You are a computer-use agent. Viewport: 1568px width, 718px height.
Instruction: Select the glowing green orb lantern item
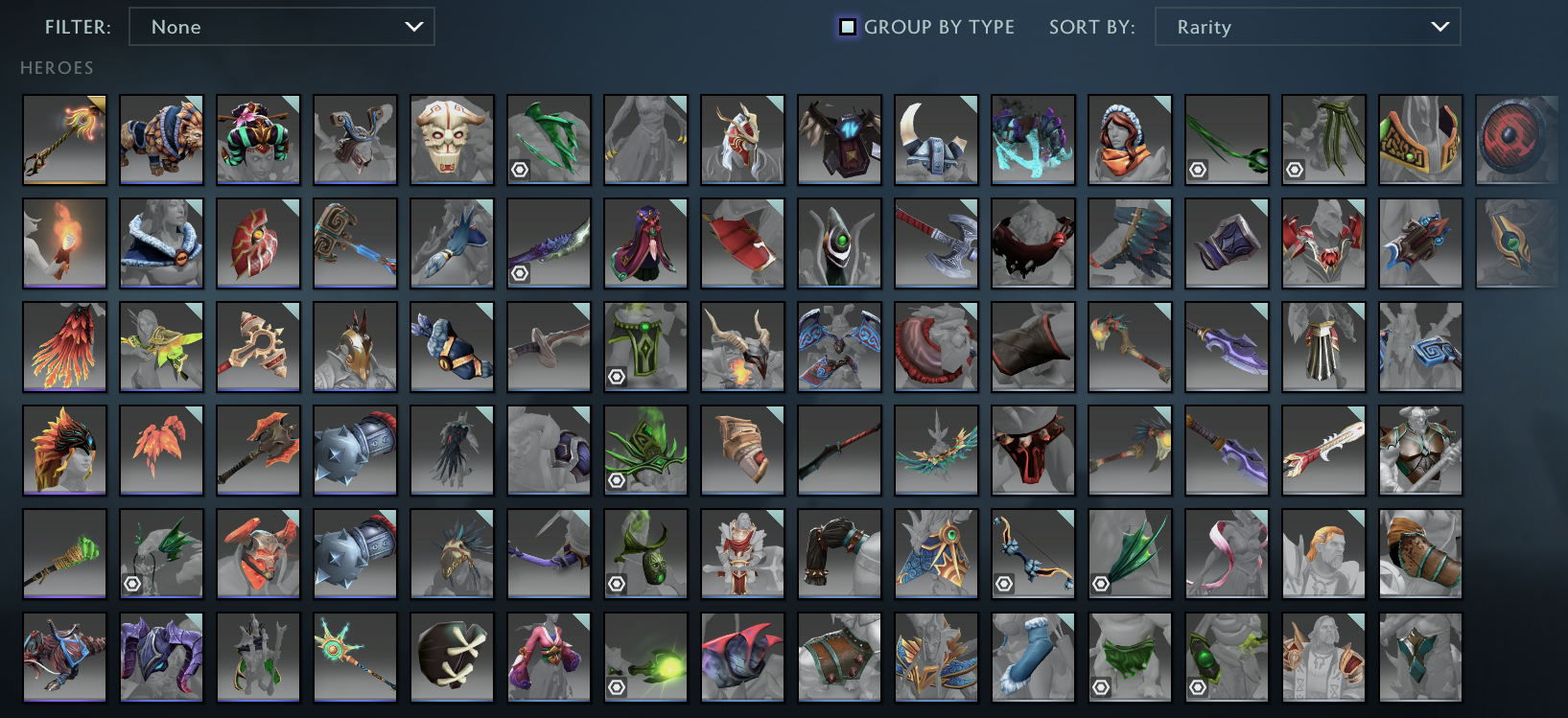click(645, 657)
